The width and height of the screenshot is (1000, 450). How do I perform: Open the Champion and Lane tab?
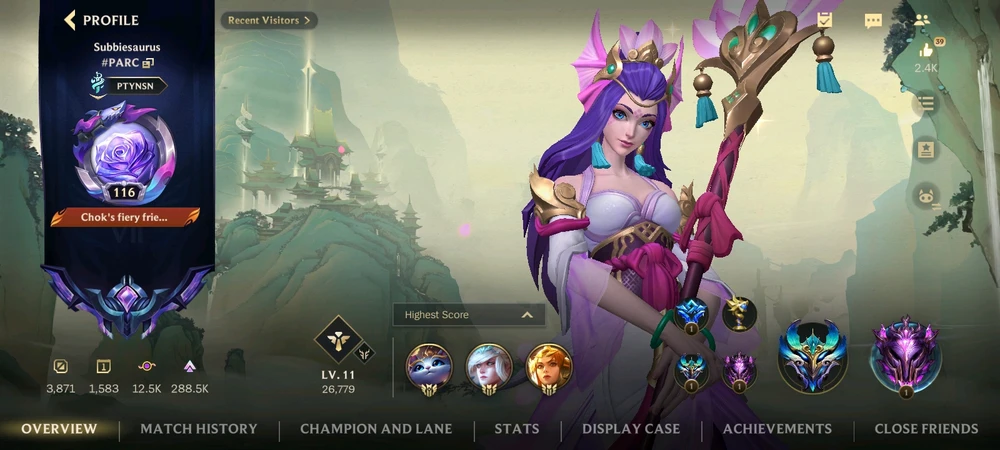(376, 429)
